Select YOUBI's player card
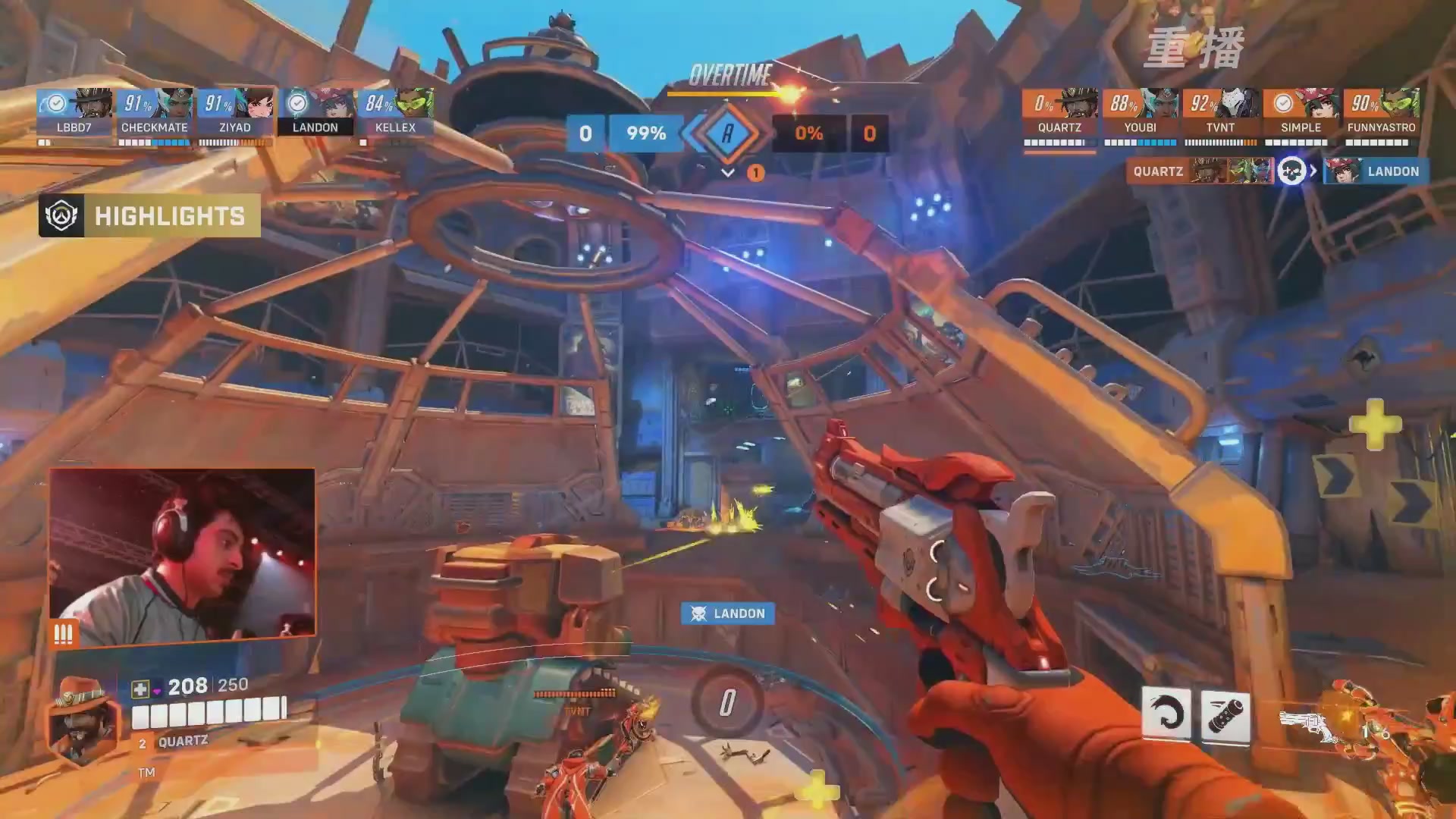The width and height of the screenshot is (1456, 819). tap(1140, 114)
